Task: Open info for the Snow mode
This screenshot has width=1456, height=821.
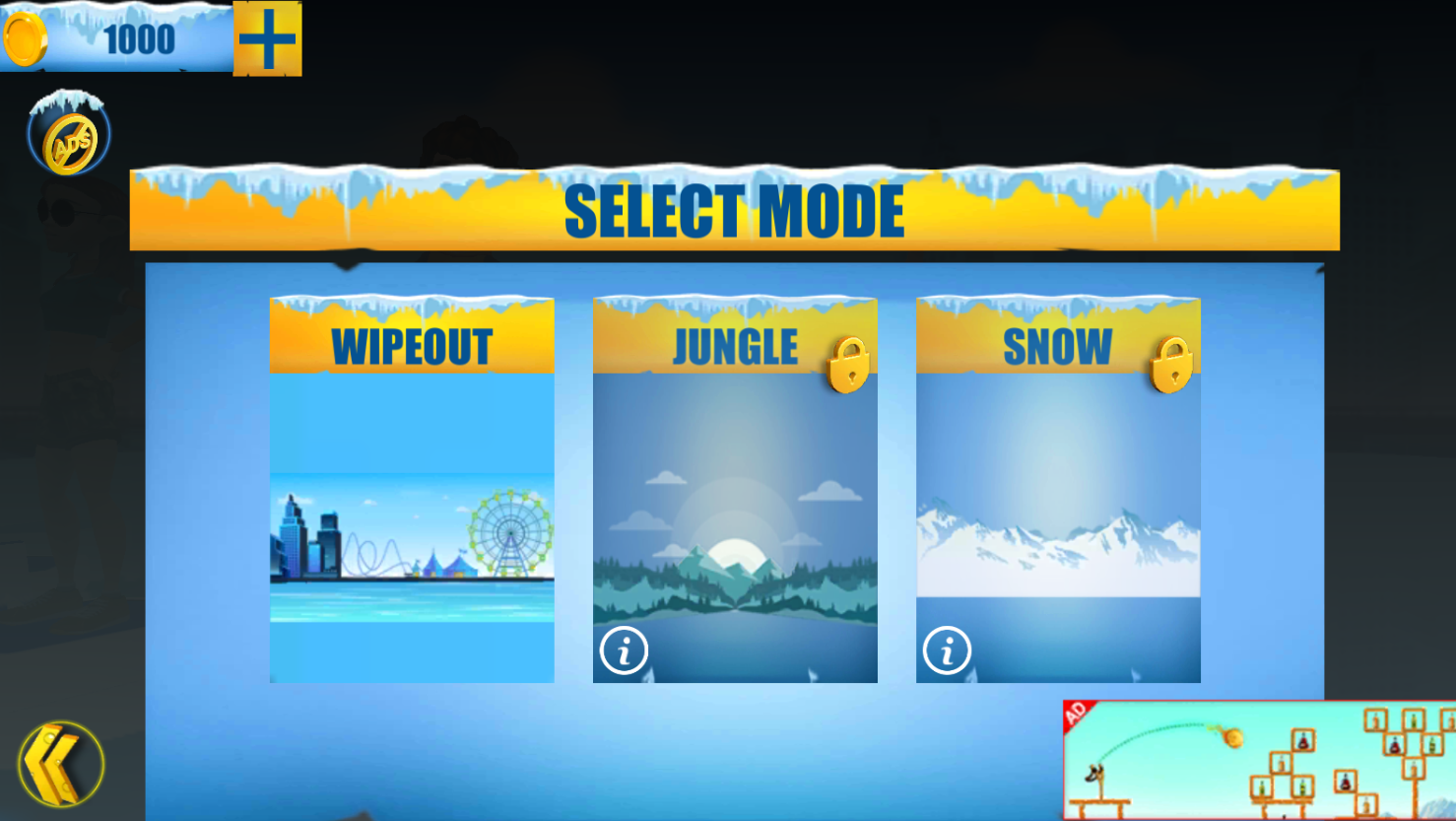Action: (947, 650)
